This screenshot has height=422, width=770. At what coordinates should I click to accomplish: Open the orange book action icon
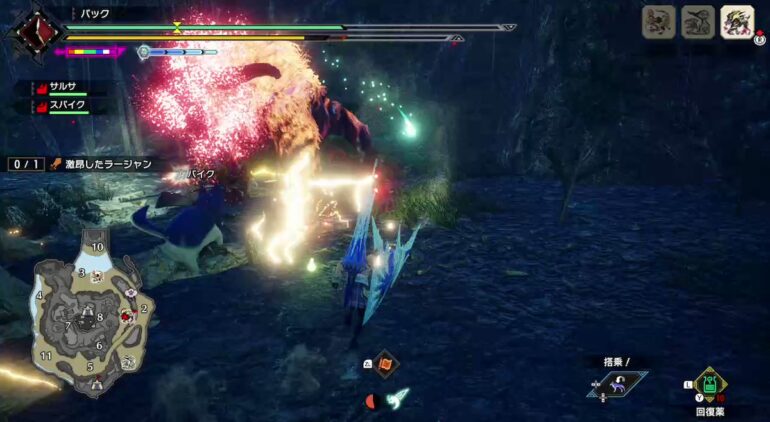(x=386, y=364)
